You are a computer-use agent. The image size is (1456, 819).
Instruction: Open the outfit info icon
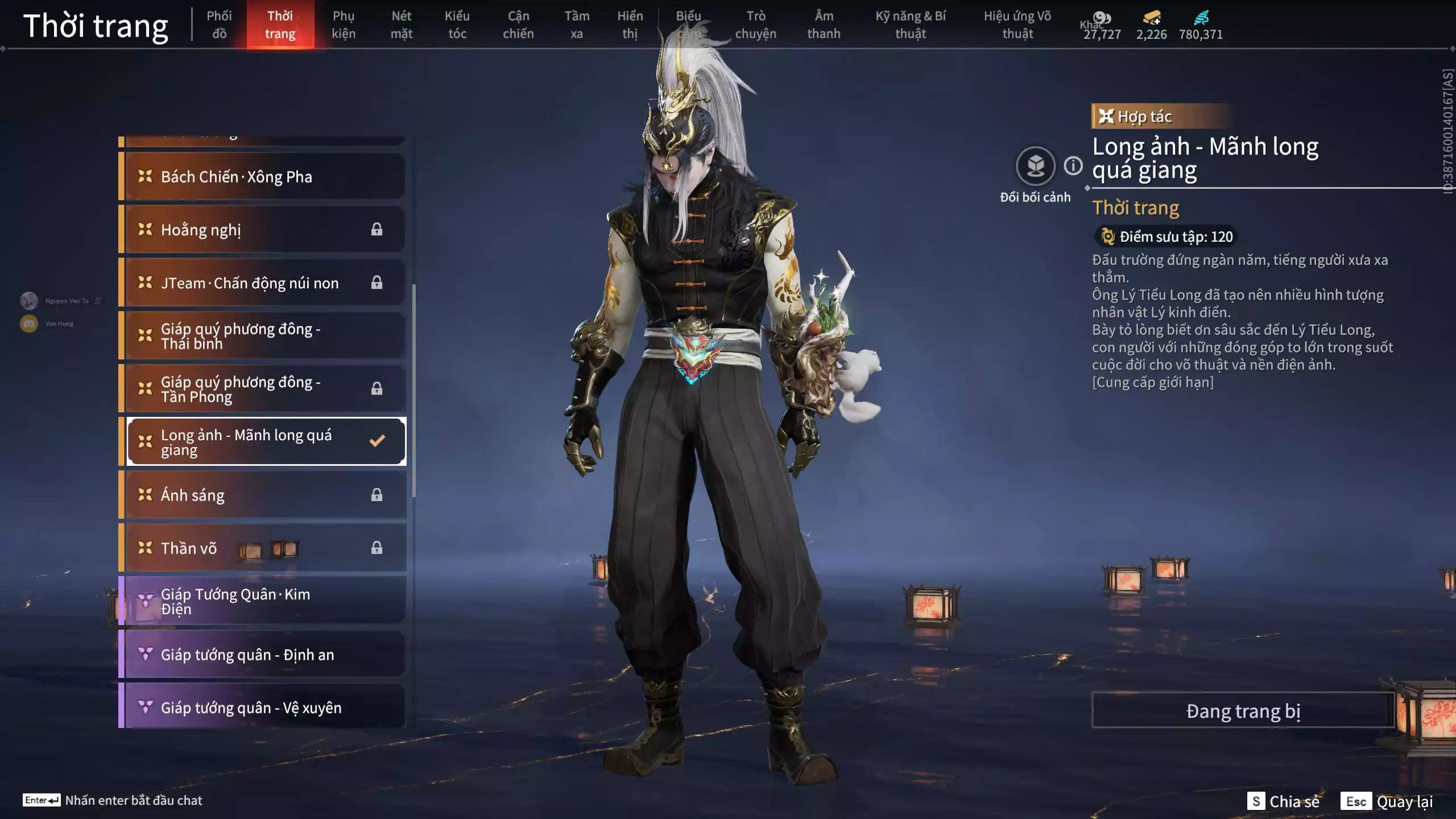coord(1073,166)
